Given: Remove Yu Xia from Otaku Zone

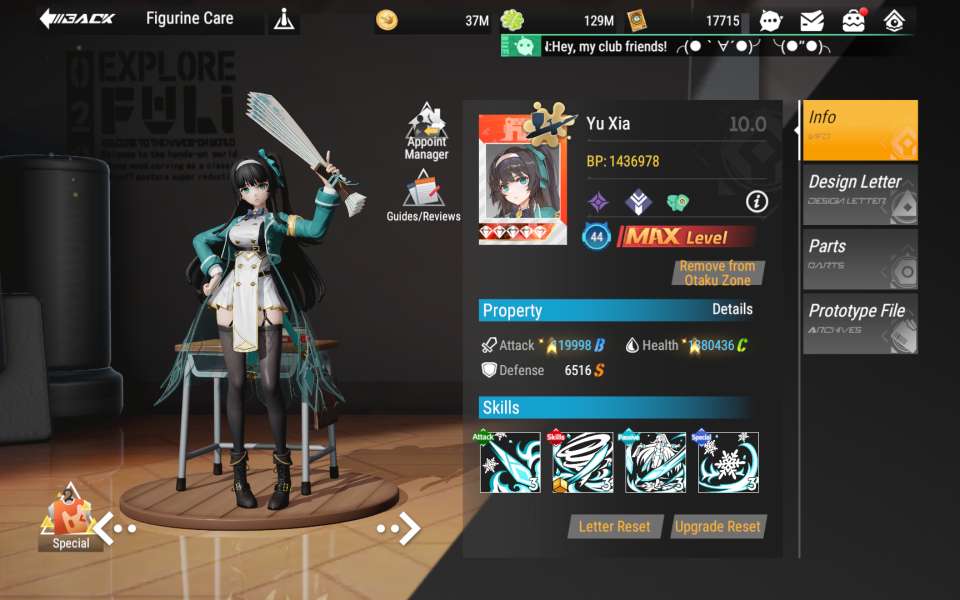Looking at the screenshot, I should (x=717, y=273).
